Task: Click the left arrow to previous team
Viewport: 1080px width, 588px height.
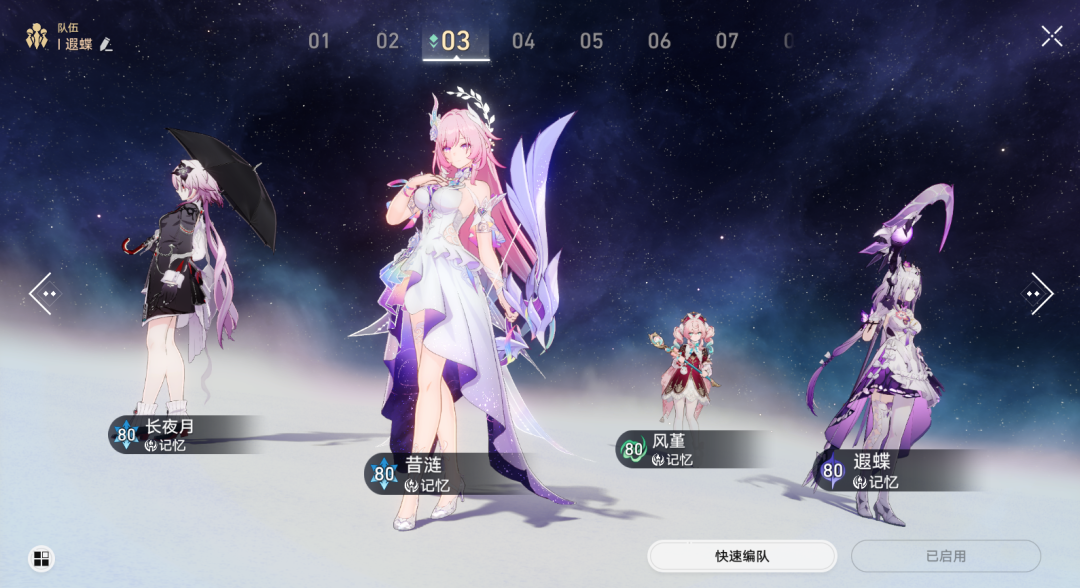Action: pyautogui.click(x=44, y=294)
